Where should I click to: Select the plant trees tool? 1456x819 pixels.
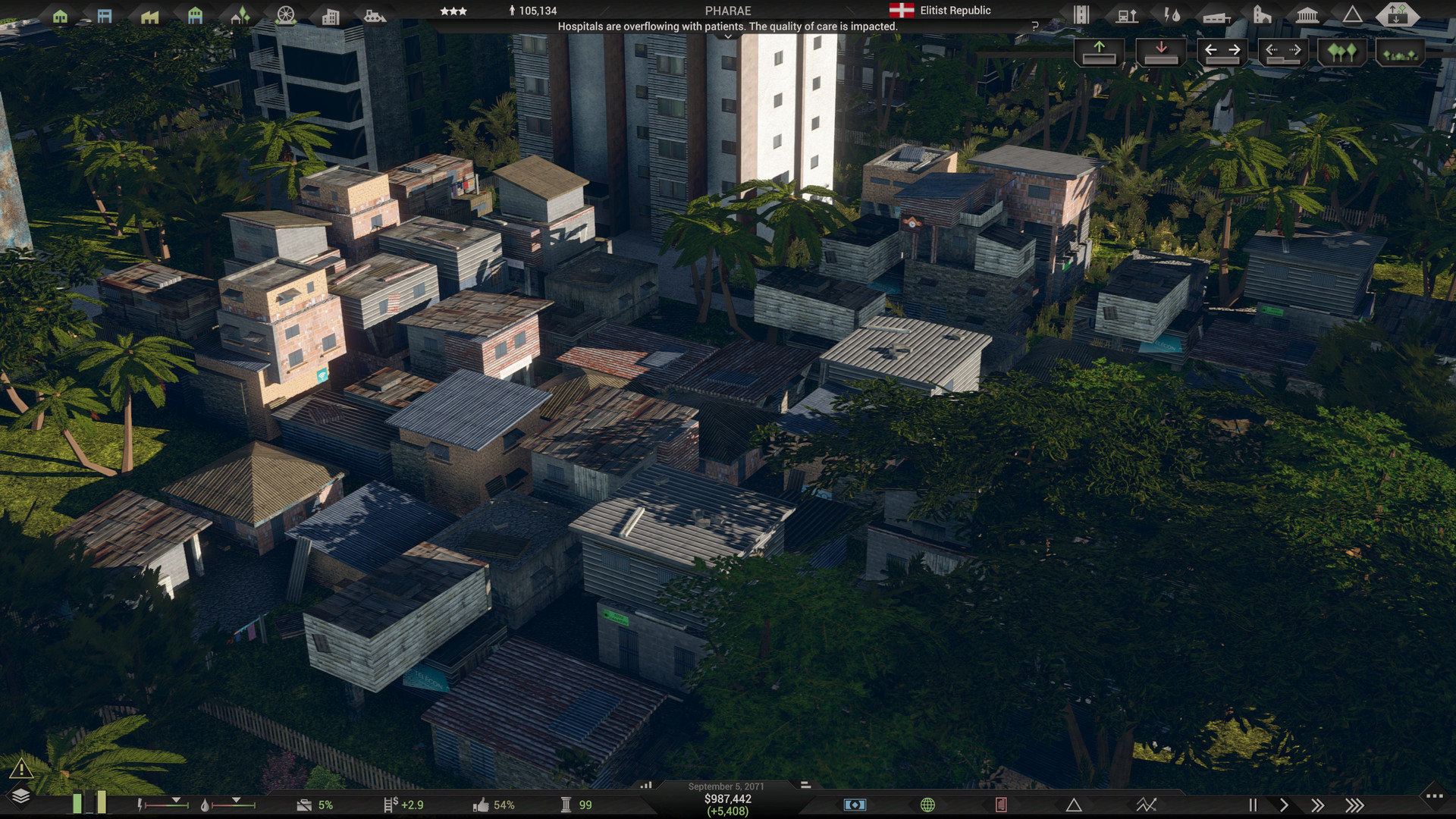(x=1341, y=53)
